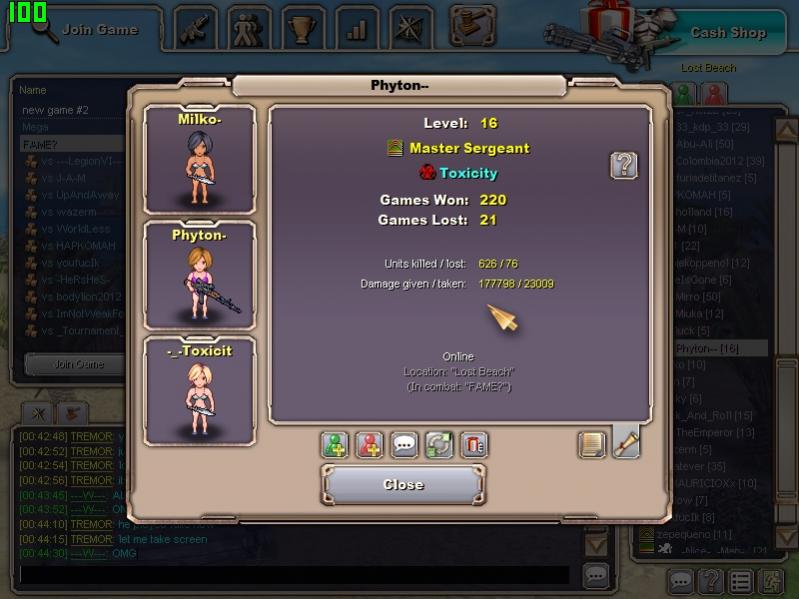Screen dimensions: 799x599
Task: Open the rifle weapons tab
Action: pyautogui.click(x=196, y=29)
